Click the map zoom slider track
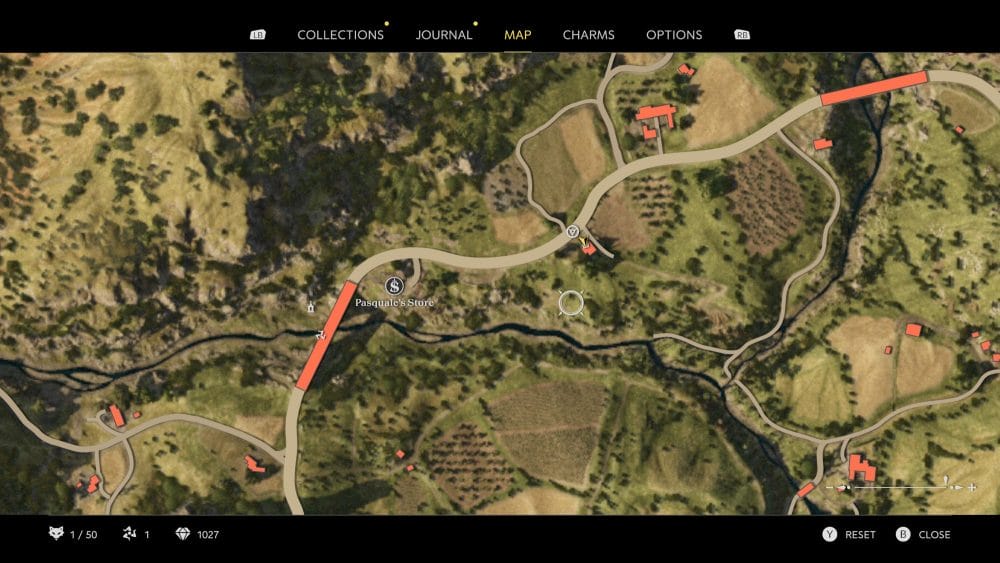The width and height of the screenshot is (1000, 563). [900, 487]
